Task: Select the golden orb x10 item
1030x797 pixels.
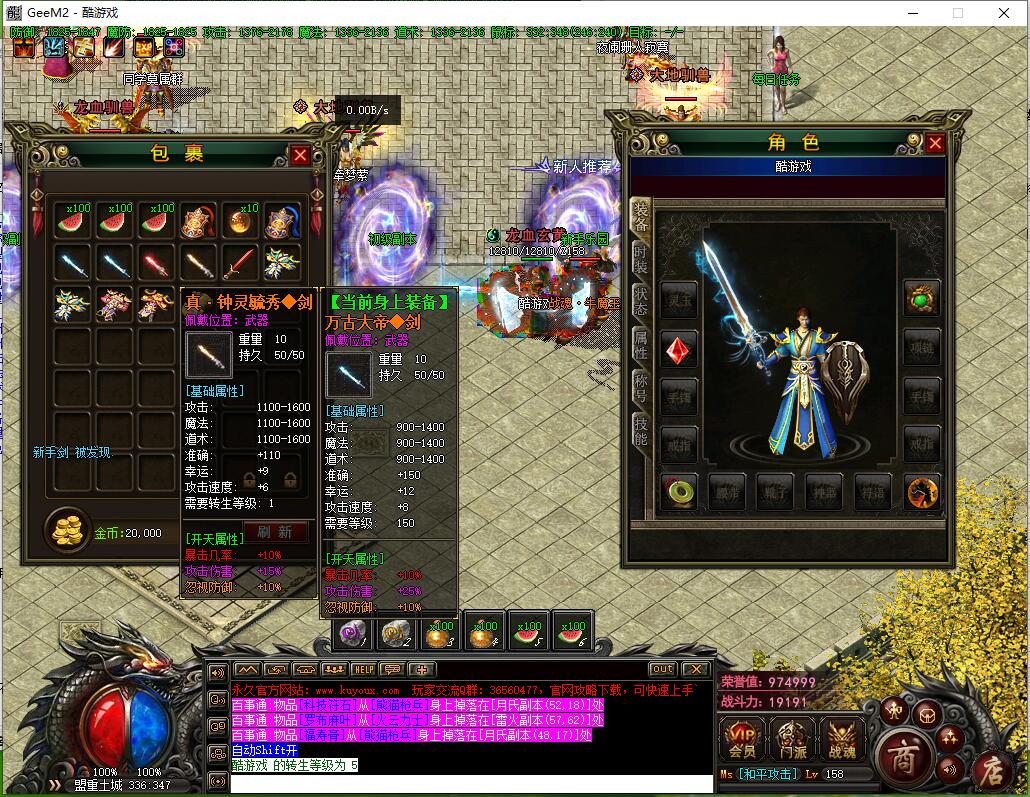Action: click(241, 221)
